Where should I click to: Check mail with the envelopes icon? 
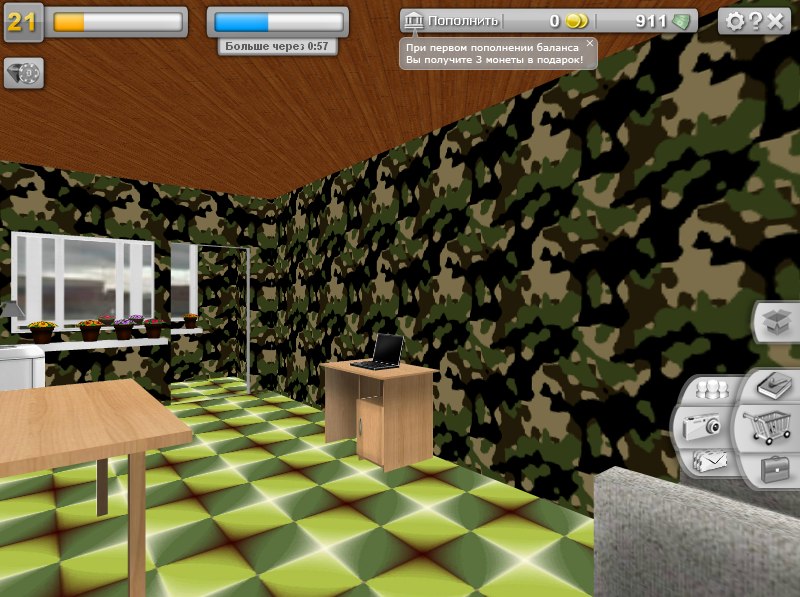[709, 461]
